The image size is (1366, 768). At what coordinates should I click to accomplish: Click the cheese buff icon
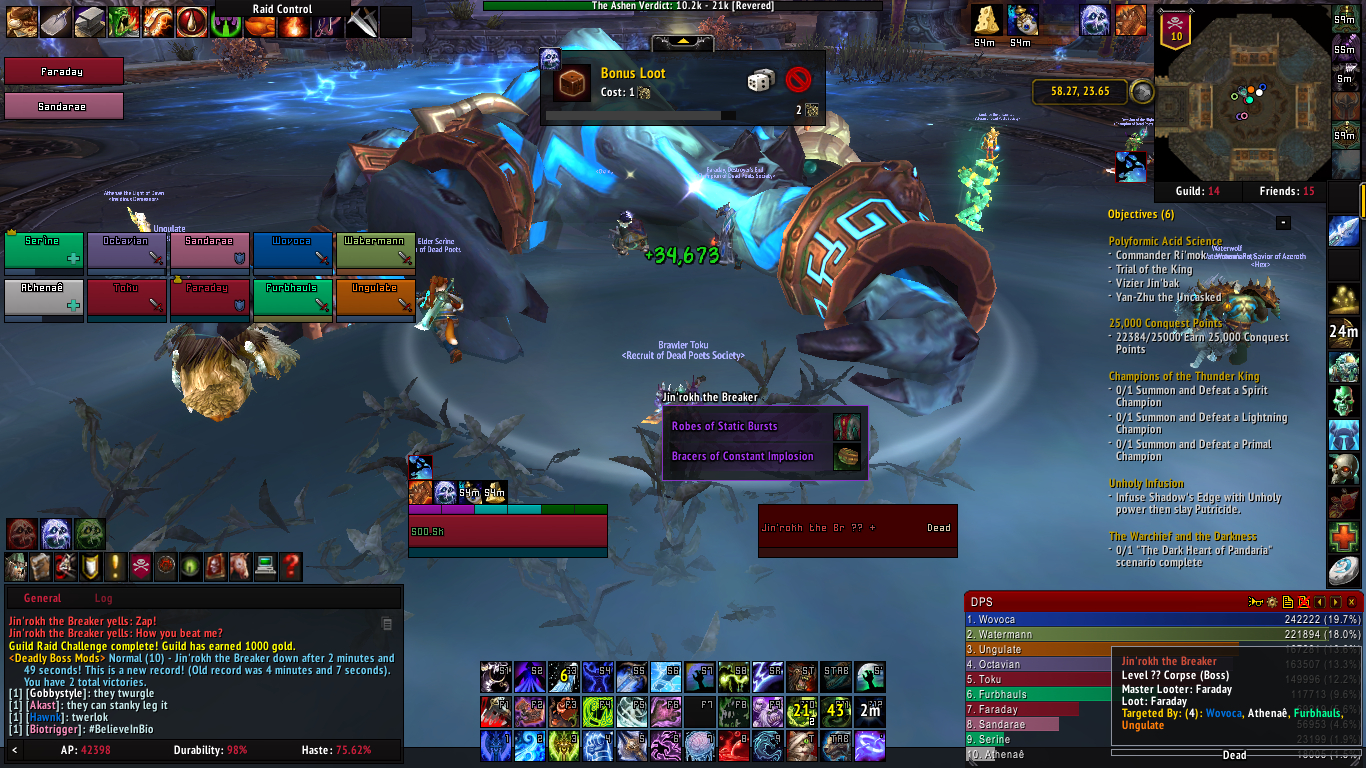987,20
